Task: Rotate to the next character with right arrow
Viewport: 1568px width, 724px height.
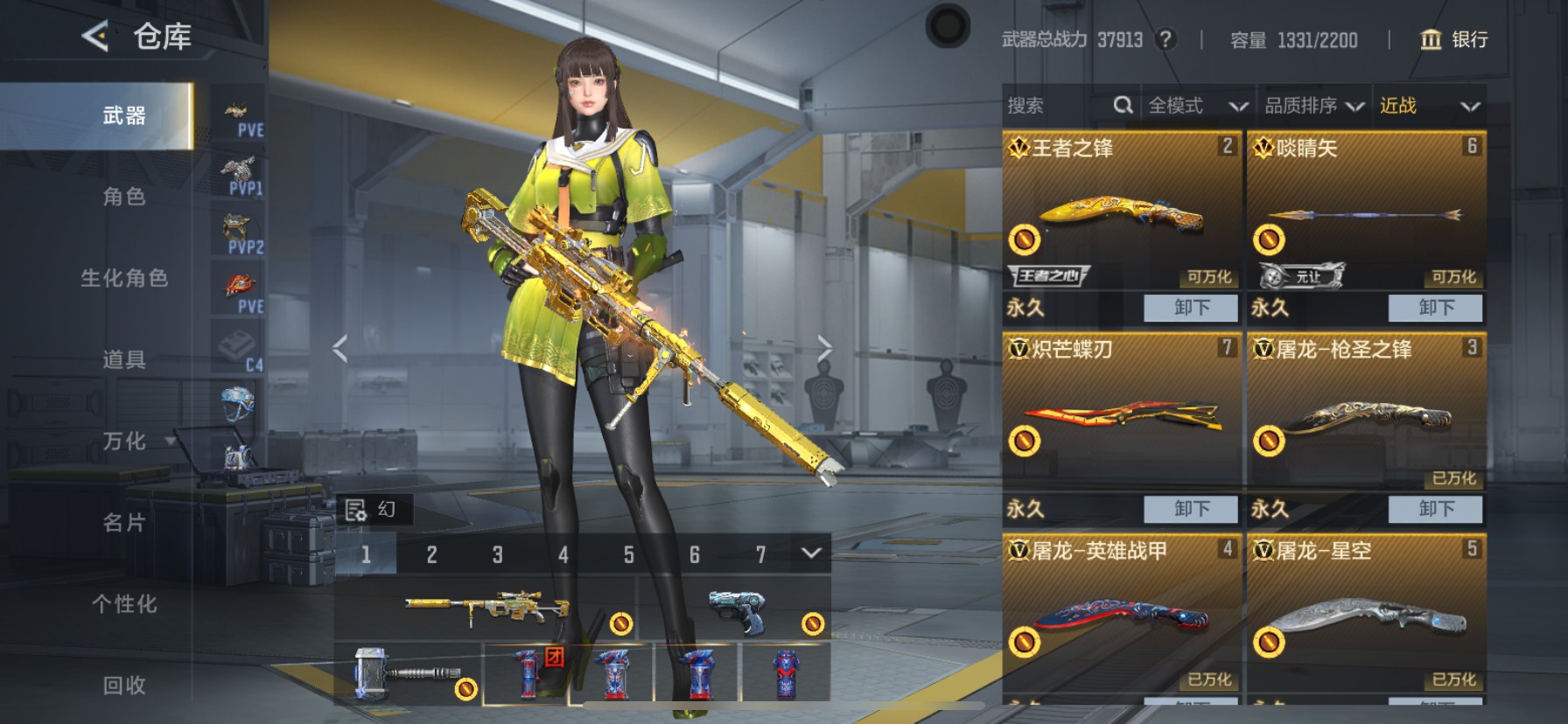Action: pos(824,348)
